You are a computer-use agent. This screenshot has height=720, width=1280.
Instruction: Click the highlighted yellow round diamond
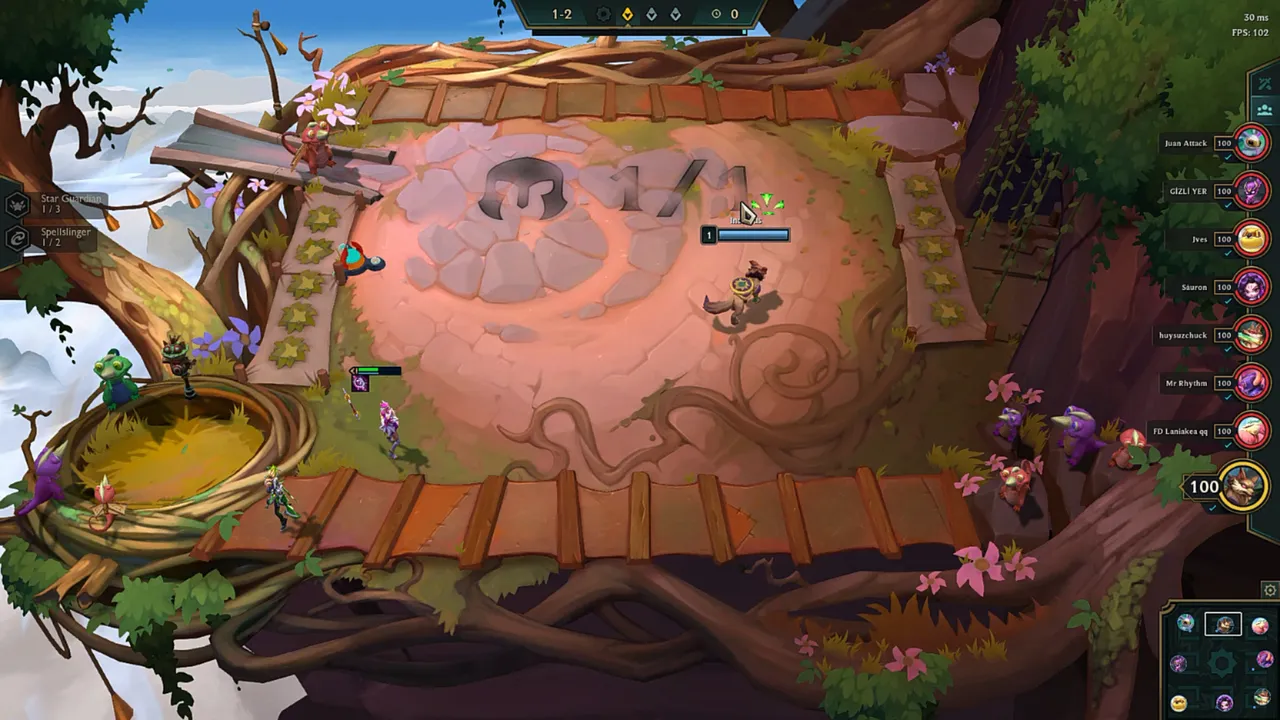click(x=627, y=14)
